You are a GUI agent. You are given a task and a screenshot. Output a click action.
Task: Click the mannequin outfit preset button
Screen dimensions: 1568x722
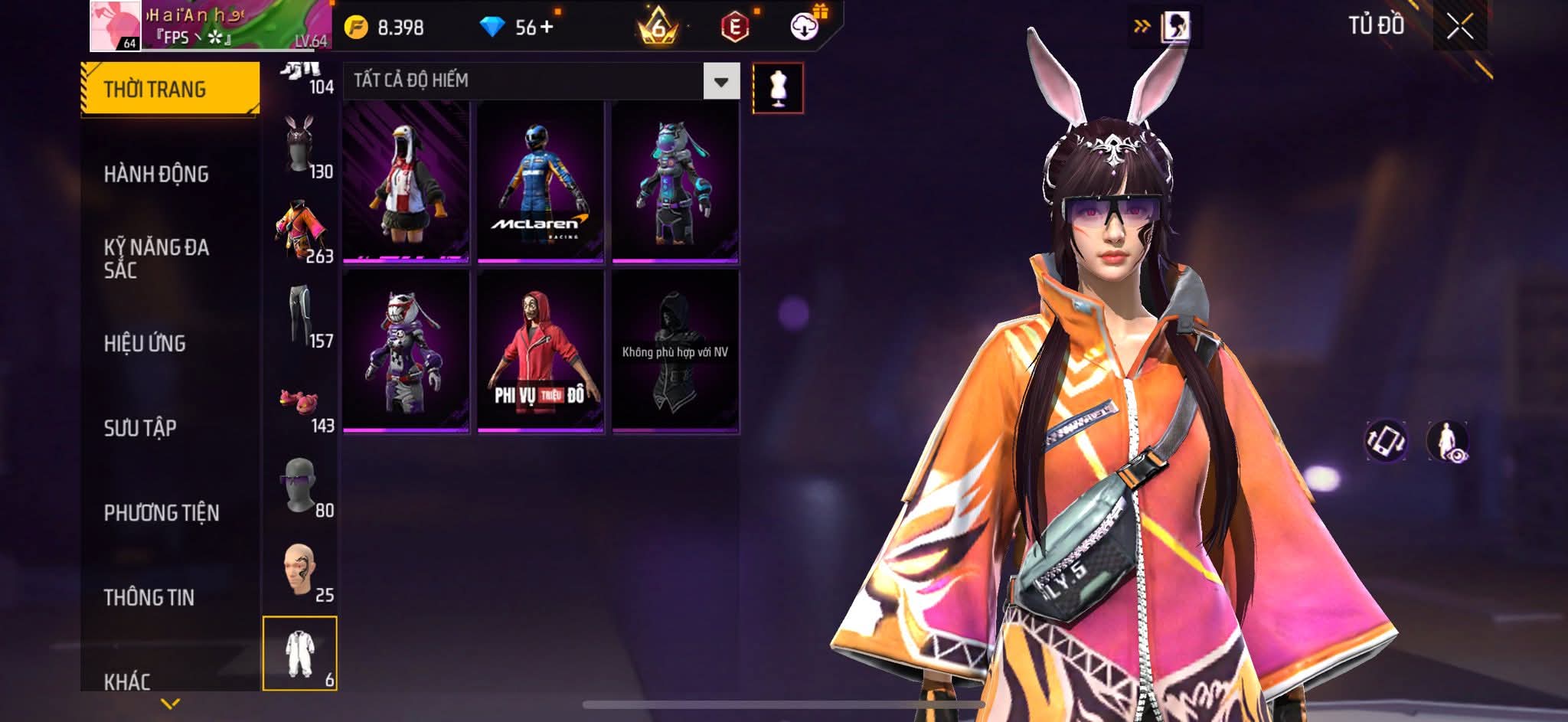tap(778, 88)
